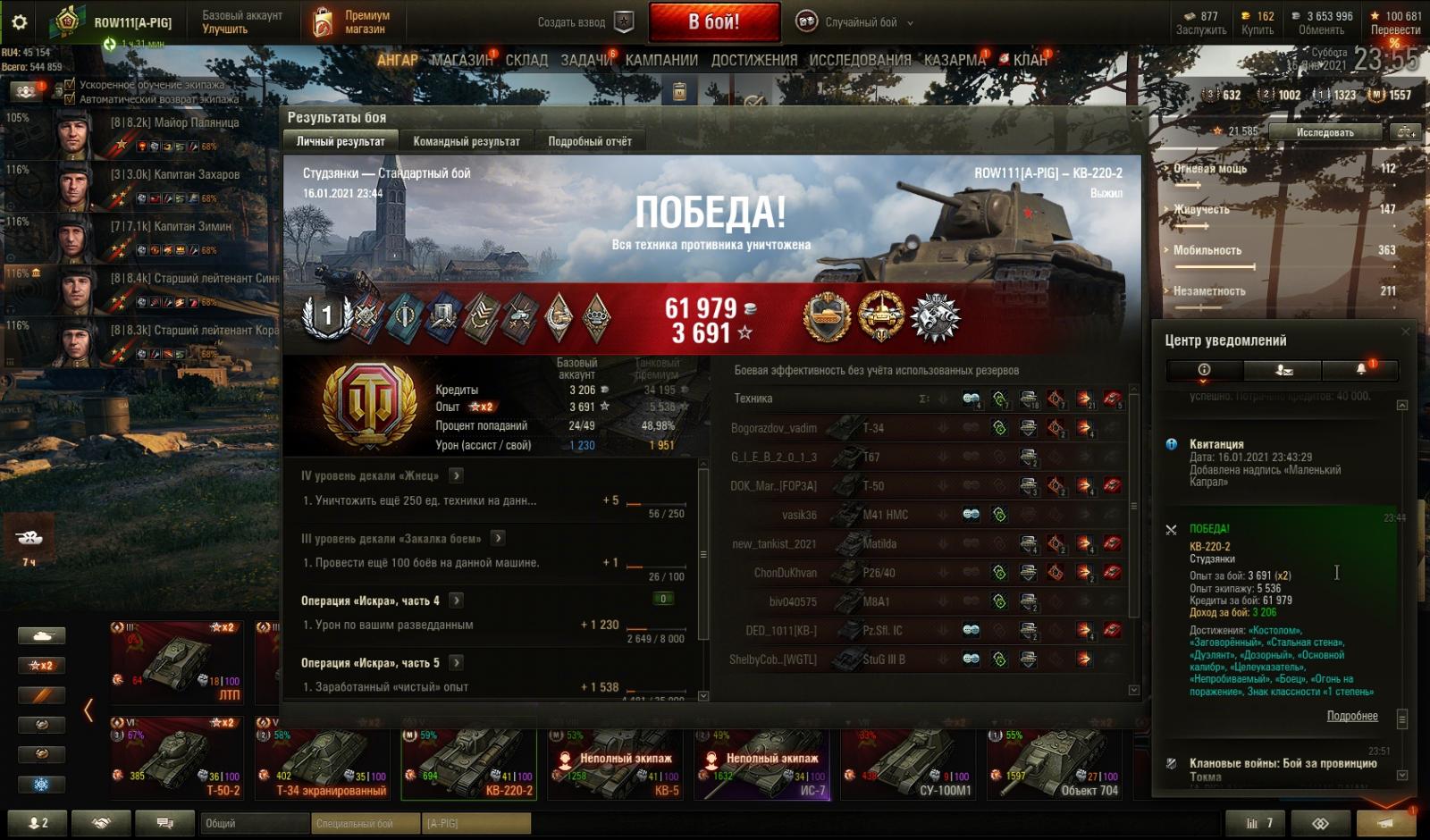This screenshot has height=840, width=1430.
Task: Close the battle results window
Action: pos(1136,116)
